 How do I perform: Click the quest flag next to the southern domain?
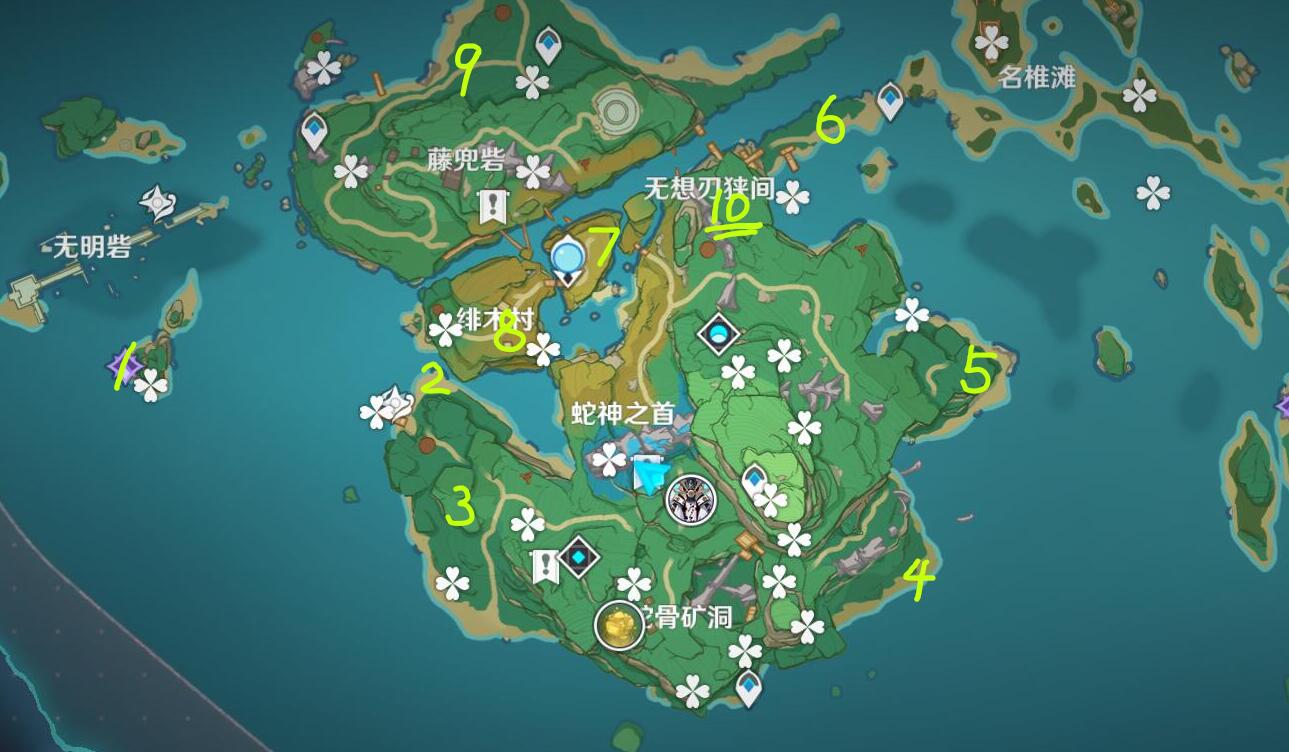[545, 567]
